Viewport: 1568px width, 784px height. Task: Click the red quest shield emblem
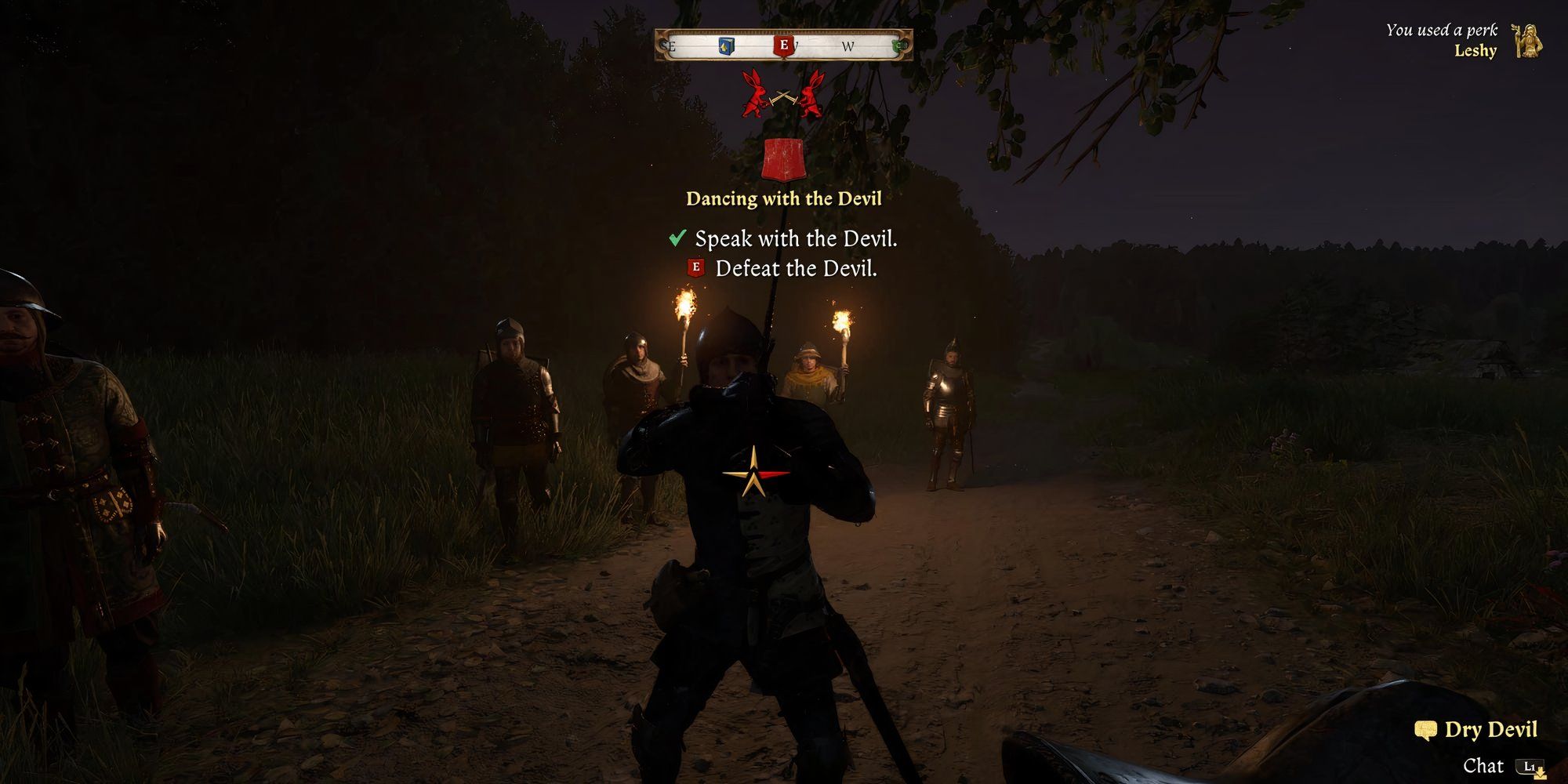tap(783, 160)
